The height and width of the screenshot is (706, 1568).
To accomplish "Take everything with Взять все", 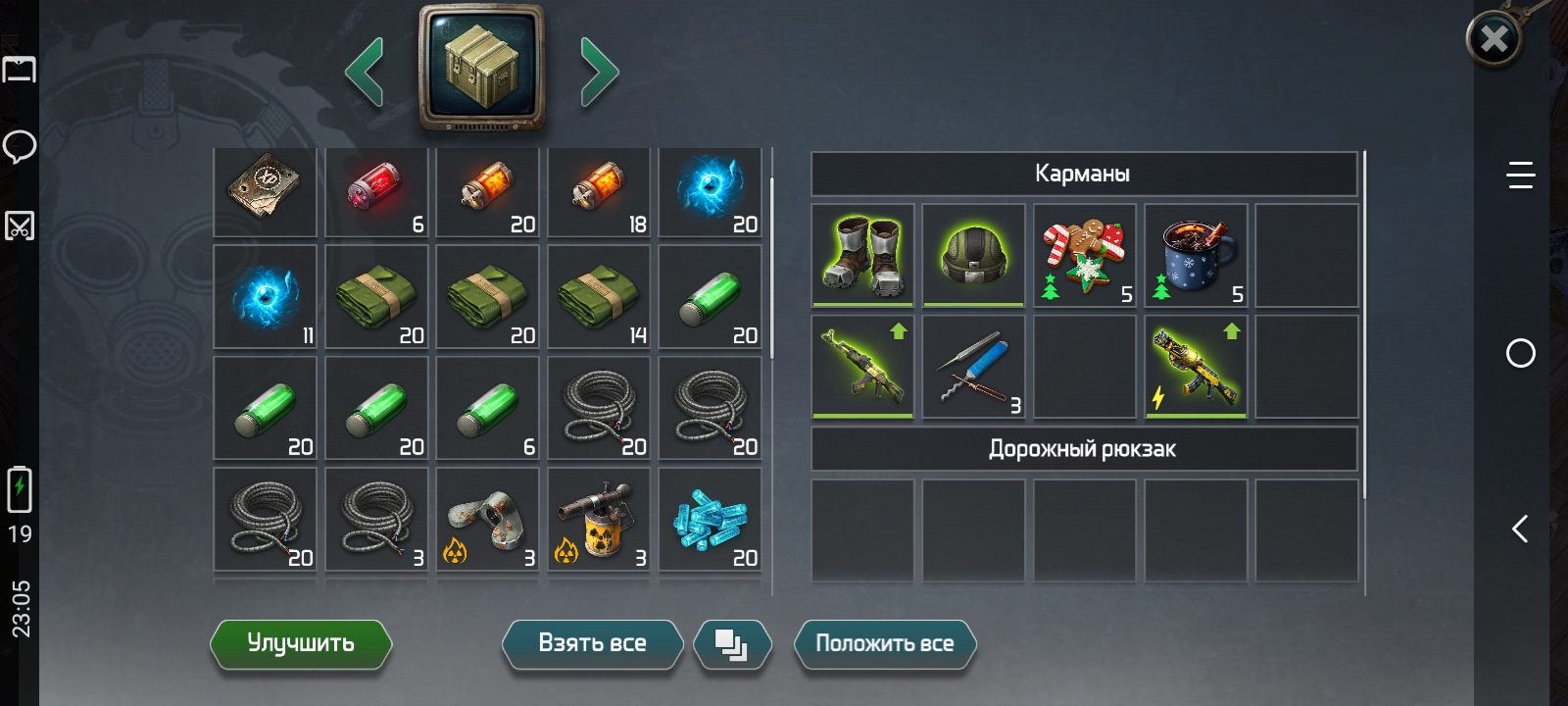I will (592, 644).
